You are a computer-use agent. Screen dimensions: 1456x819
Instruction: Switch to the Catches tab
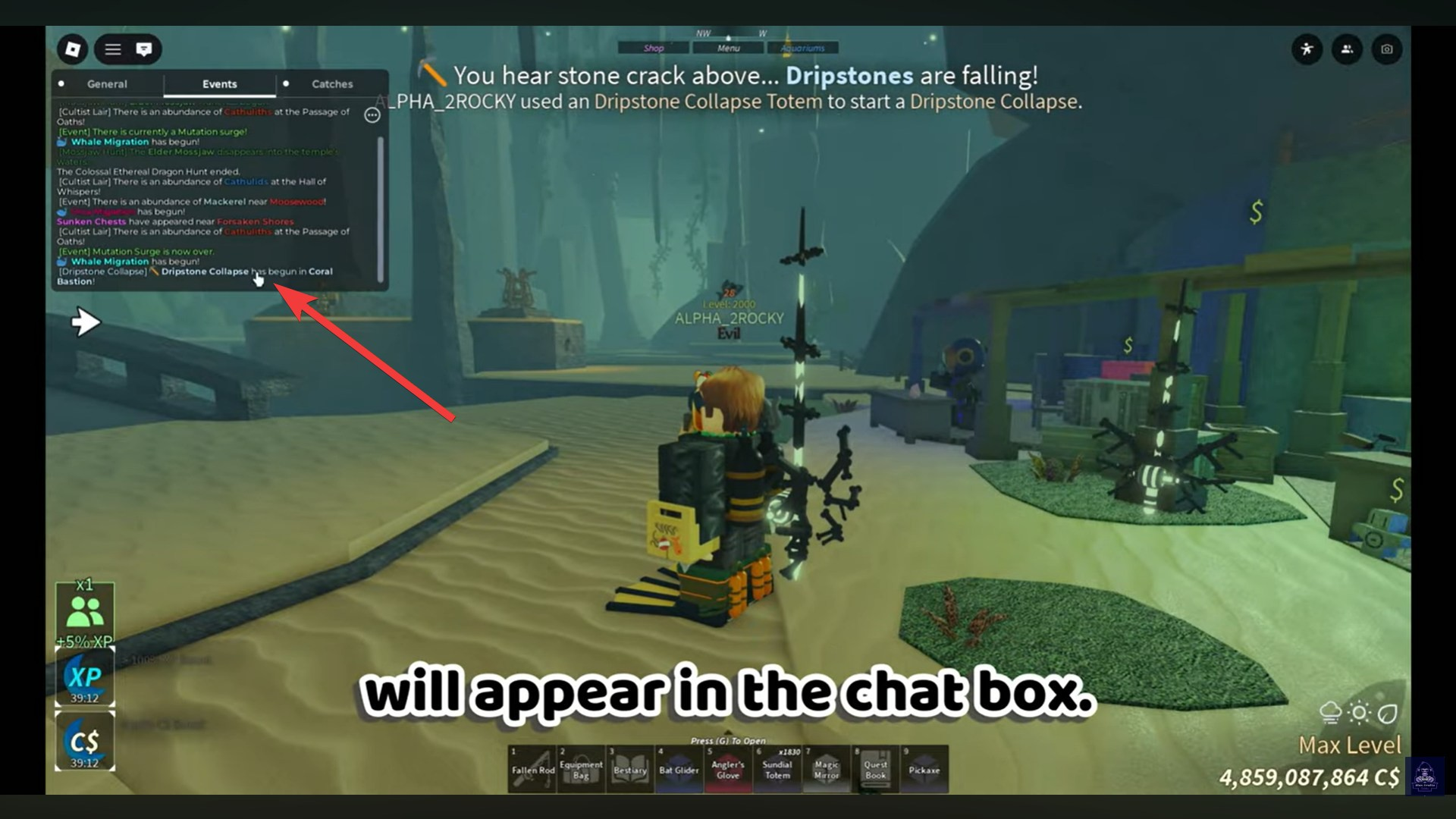pyautogui.click(x=331, y=84)
